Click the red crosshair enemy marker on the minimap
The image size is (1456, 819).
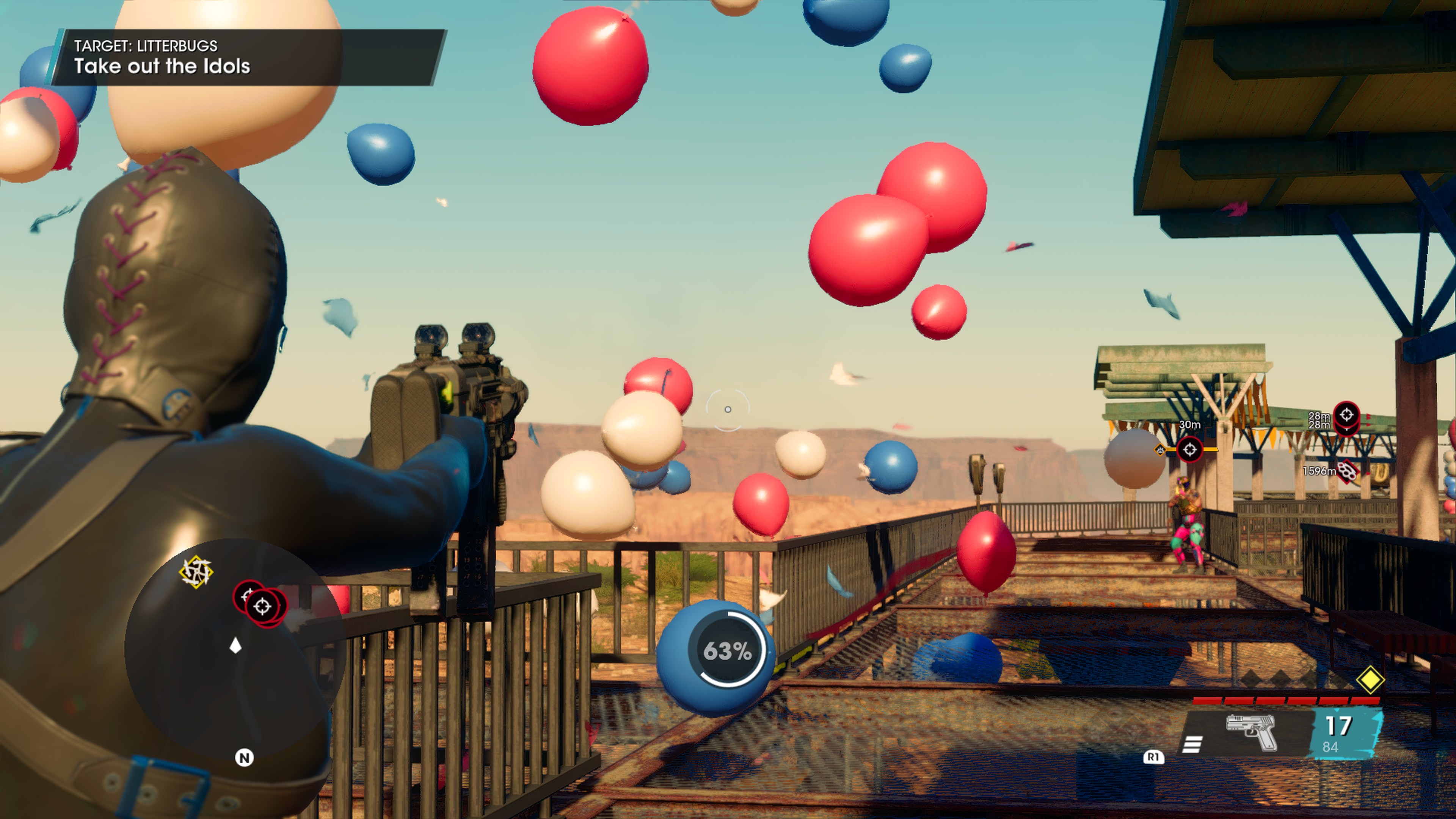tap(262, 607)
